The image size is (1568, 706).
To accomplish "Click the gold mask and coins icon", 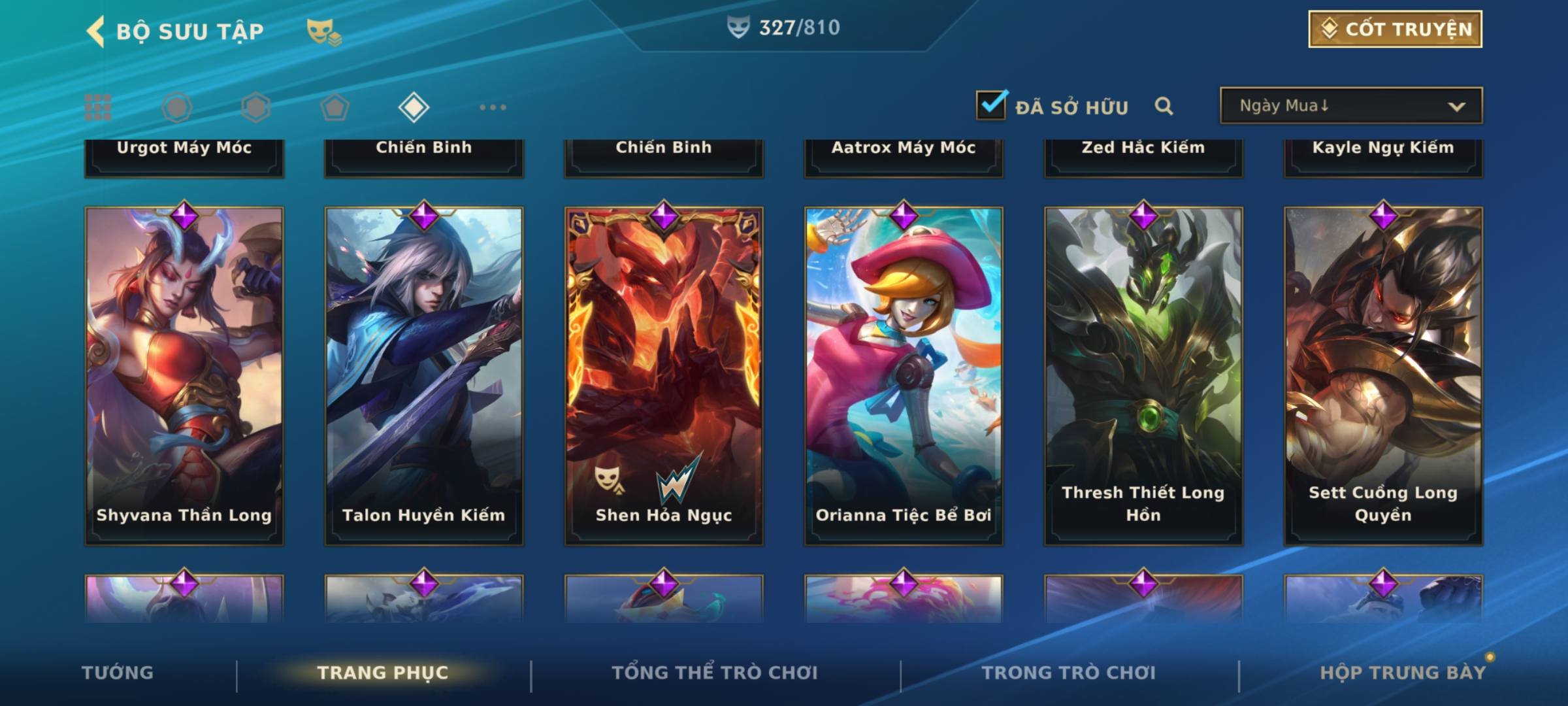I will (x=323, y=31).
